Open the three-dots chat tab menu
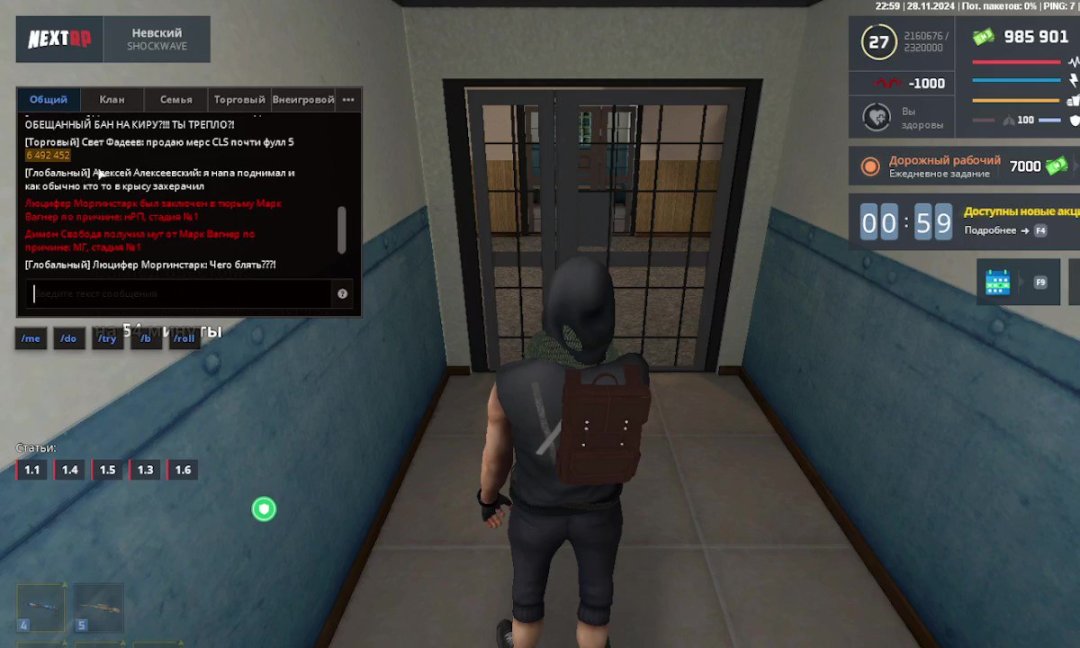The height and width of the screenshot is (648, 1080). [348, 100]
